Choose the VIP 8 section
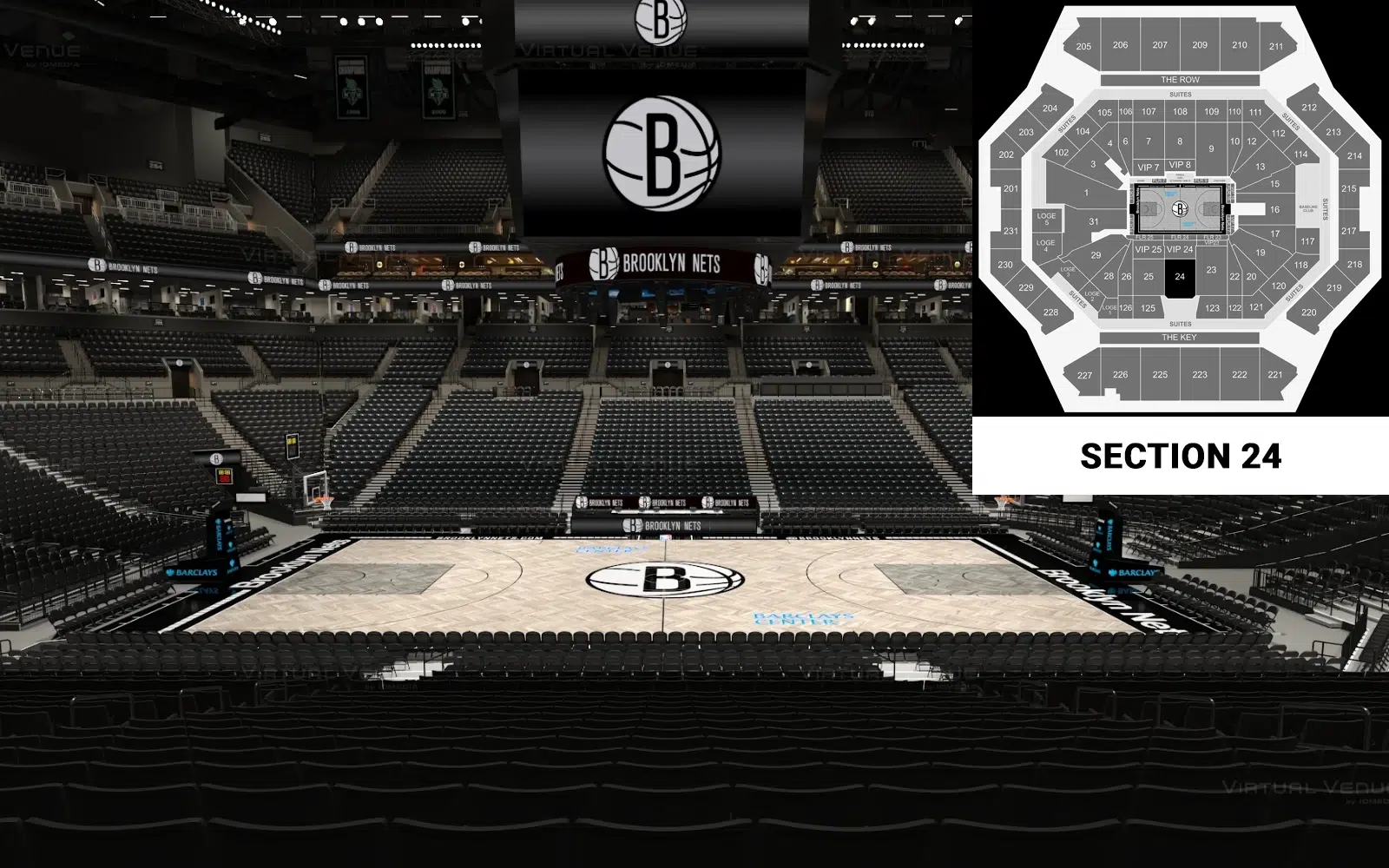This screenshot has width=1389, height=868. point(1180,165)
